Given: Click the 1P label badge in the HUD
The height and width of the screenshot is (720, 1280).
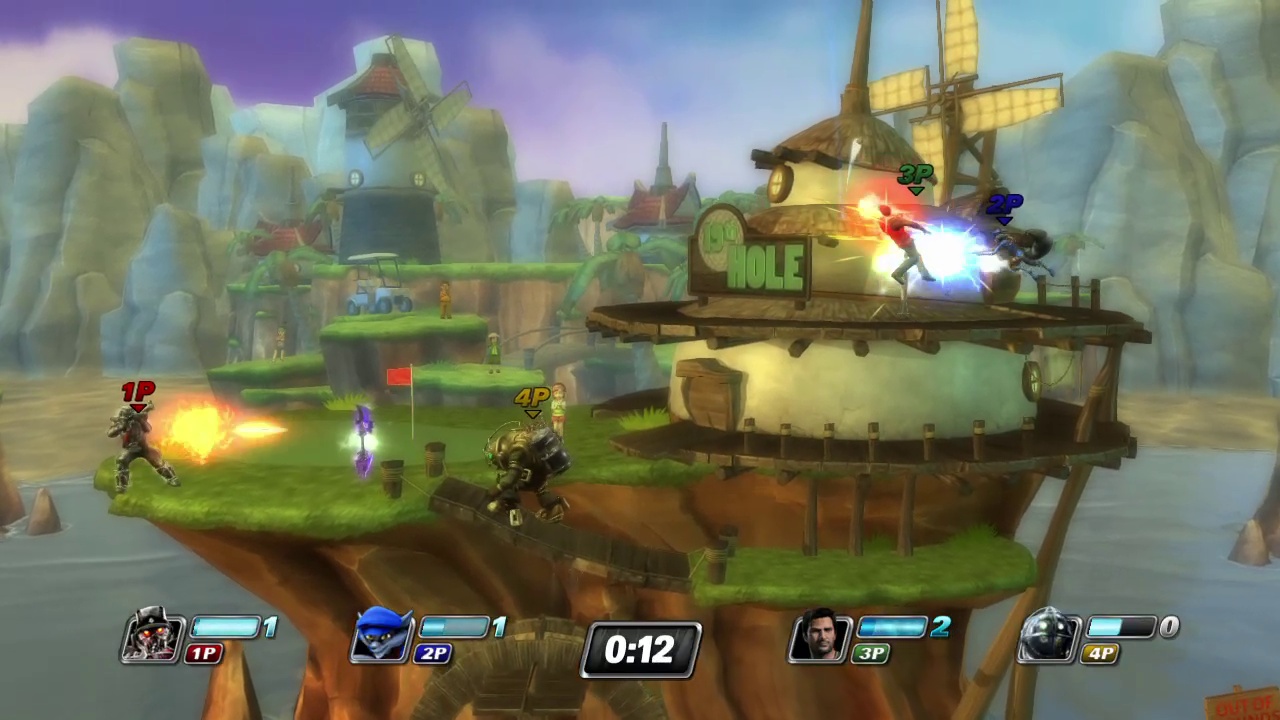Looking at the screenshot, I should pos(204,654).
